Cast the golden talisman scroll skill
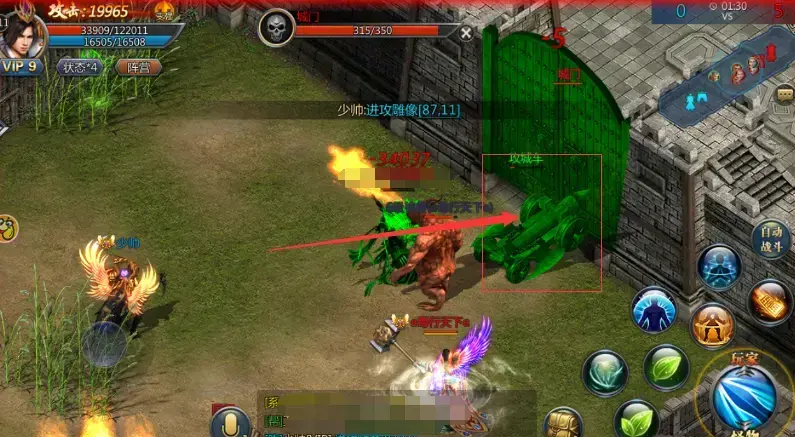The image size is (795, 437). click(769, 302)
